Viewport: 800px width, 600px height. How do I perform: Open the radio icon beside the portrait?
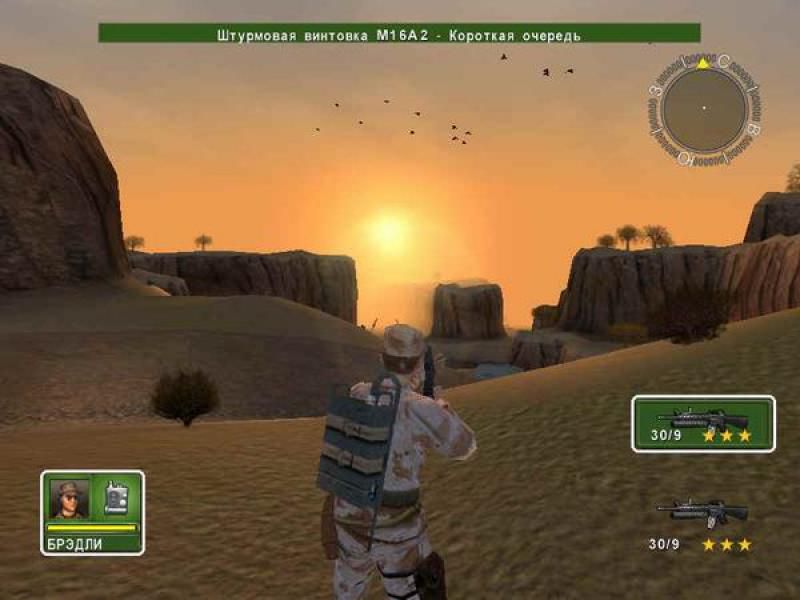[115, 498]
